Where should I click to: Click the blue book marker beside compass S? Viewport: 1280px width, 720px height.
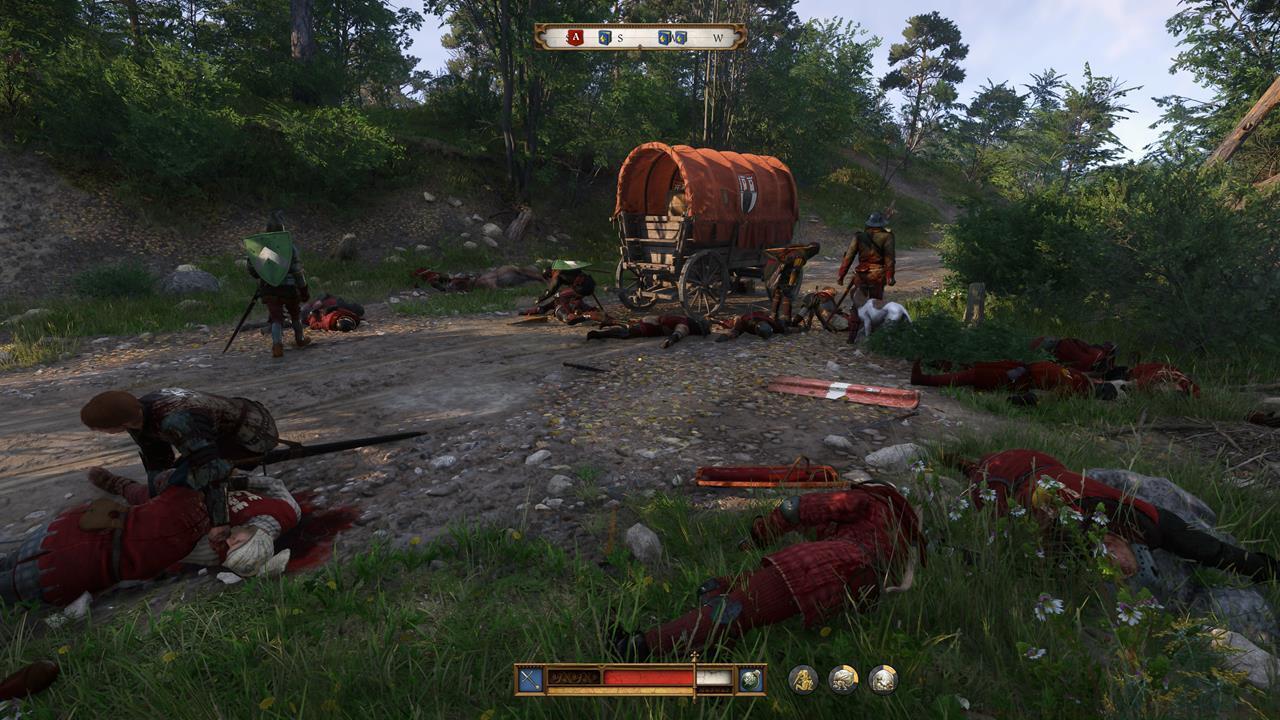(604, 37)
